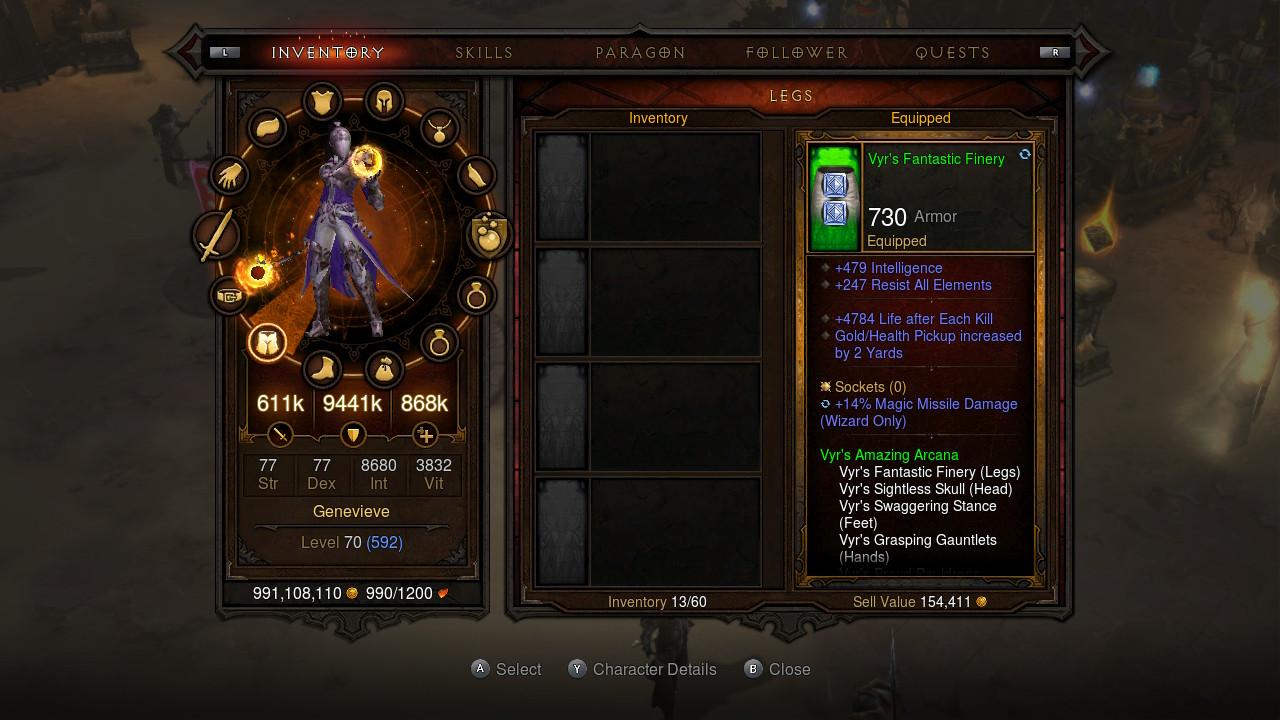Select the off-hand orb slot
This screenshot has height=720, width=1280.
tap(490, 235)
